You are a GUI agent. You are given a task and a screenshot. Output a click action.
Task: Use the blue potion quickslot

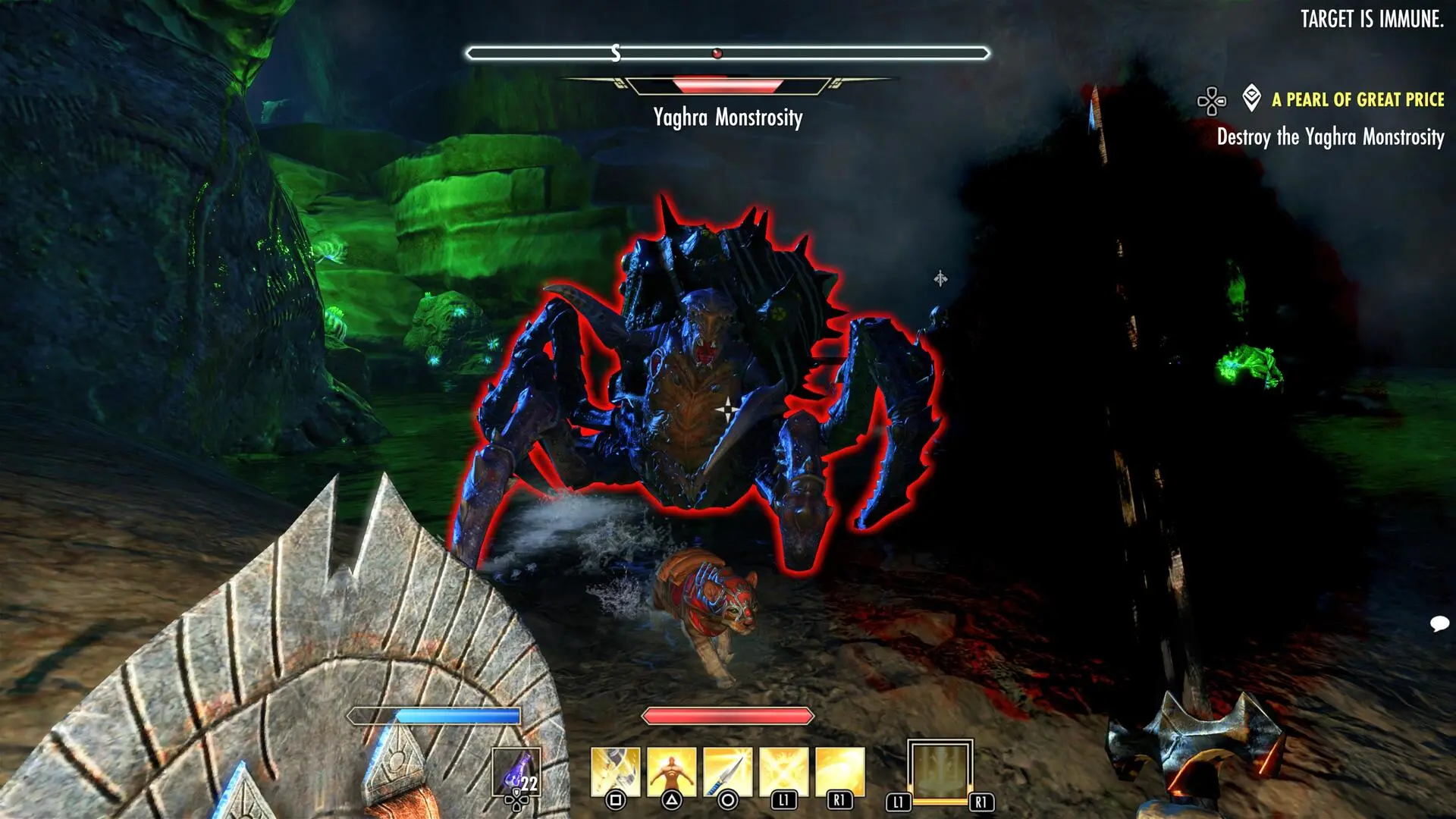point(516,772)
